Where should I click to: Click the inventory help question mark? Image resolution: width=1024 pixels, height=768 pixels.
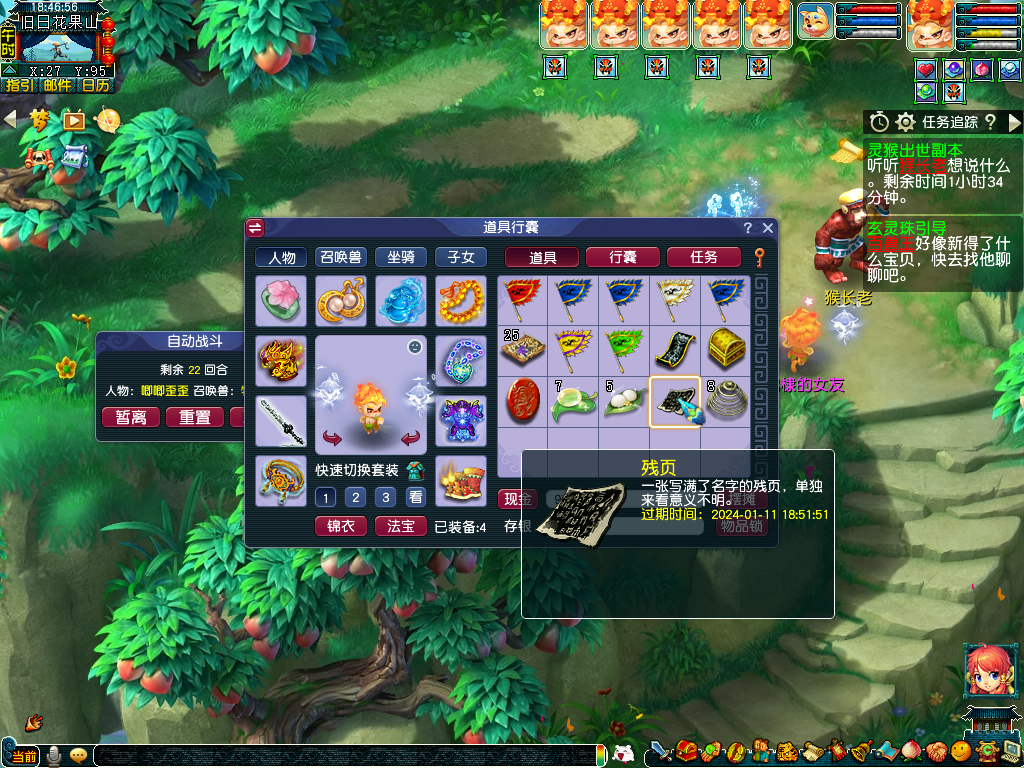tap(748, 228)
